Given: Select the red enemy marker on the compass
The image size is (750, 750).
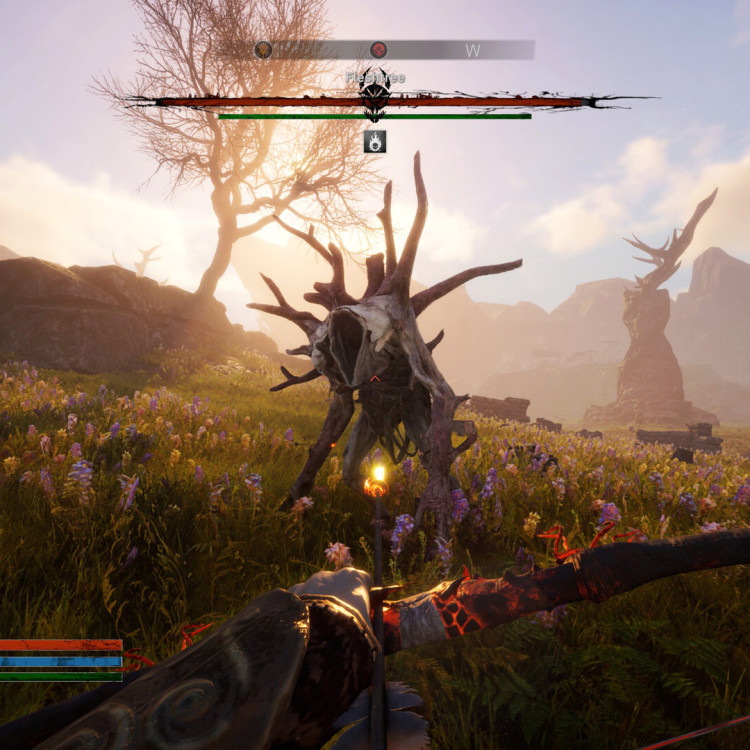Looking at the screenshot, I should point(379,50).
